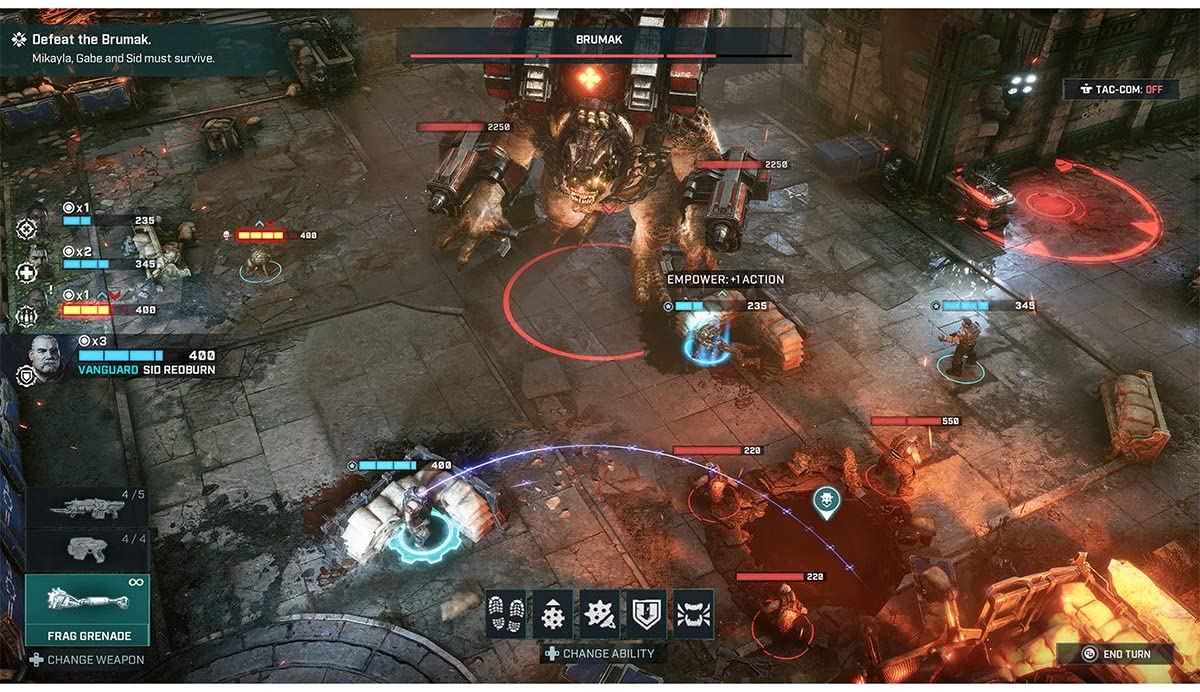1200x692 pixels.
Task: Select the squad portrait with bullets class icon
Action: (x=30, y=315)
